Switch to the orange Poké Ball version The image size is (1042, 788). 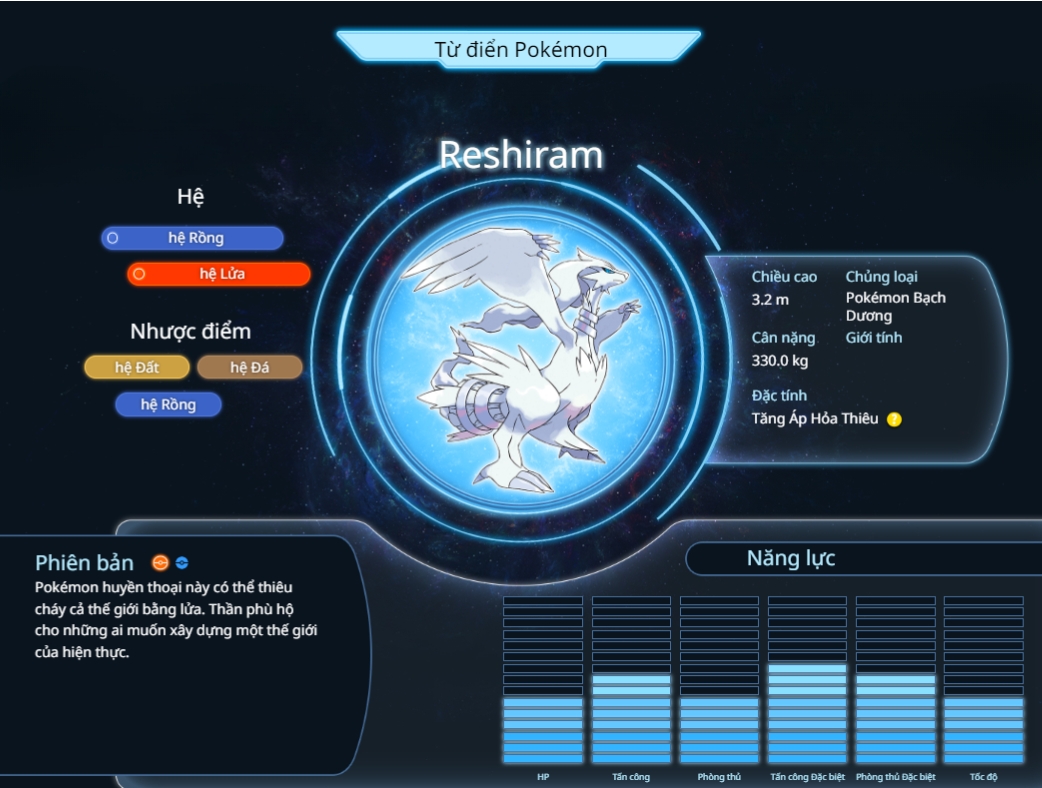(x=160, y=563)
